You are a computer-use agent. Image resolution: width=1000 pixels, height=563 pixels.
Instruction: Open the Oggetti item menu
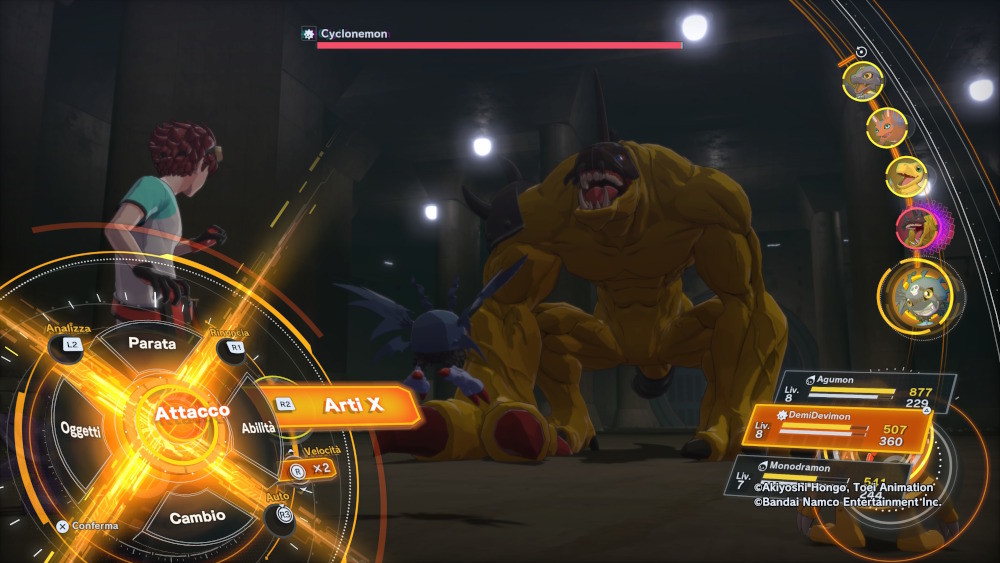tap(80, 430)
